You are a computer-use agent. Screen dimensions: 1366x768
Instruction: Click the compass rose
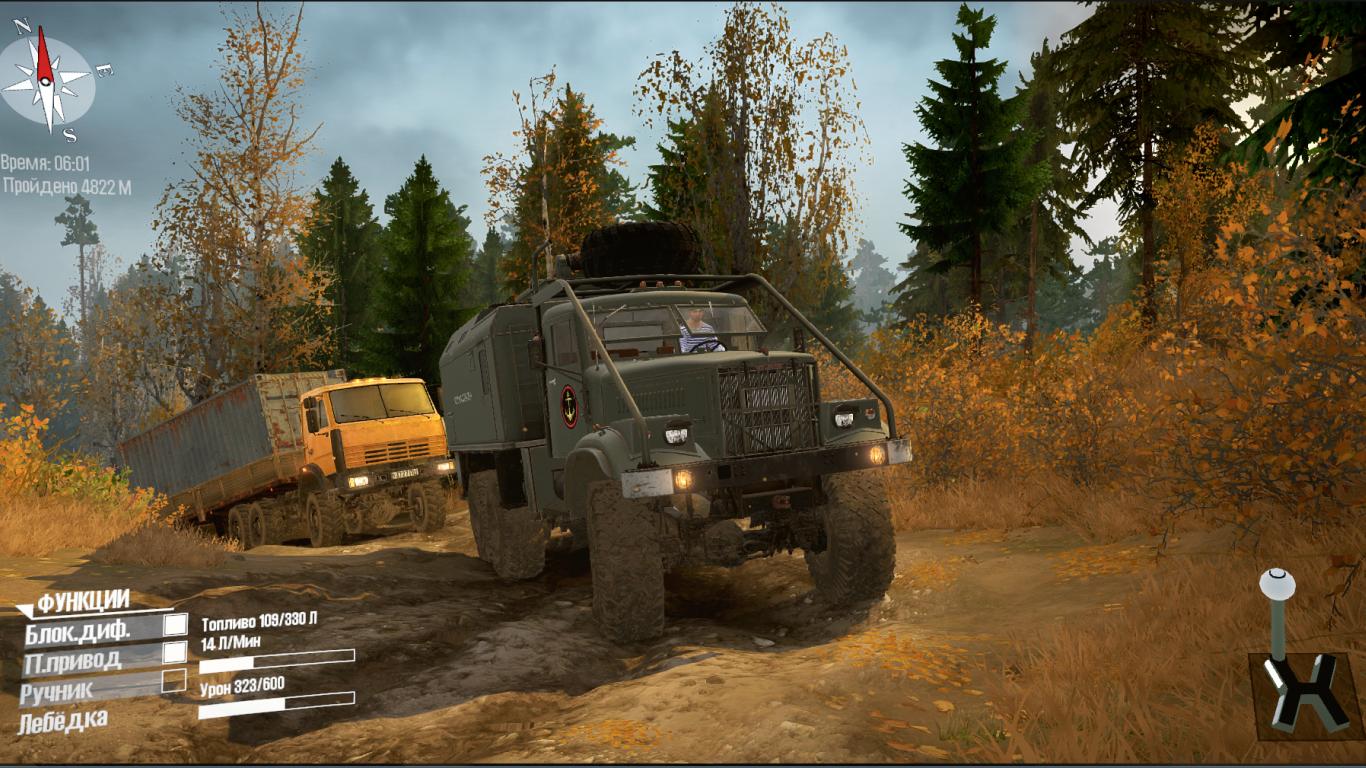point(46,81)
